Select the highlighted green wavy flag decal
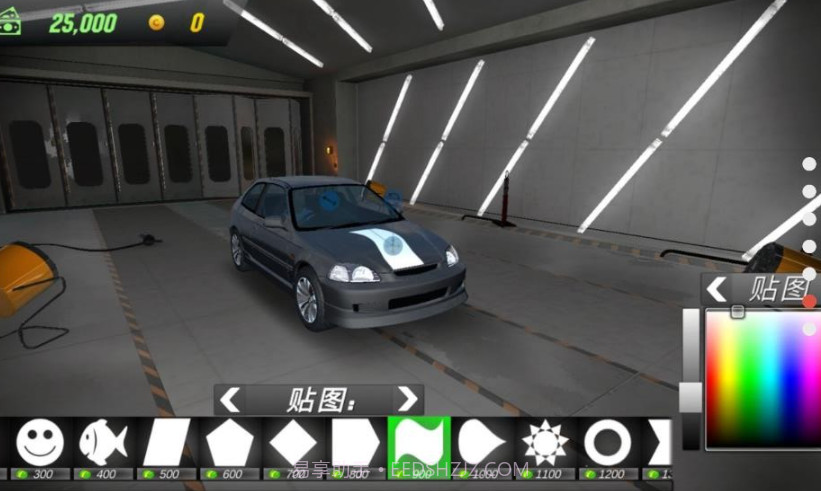 (419, 442)
